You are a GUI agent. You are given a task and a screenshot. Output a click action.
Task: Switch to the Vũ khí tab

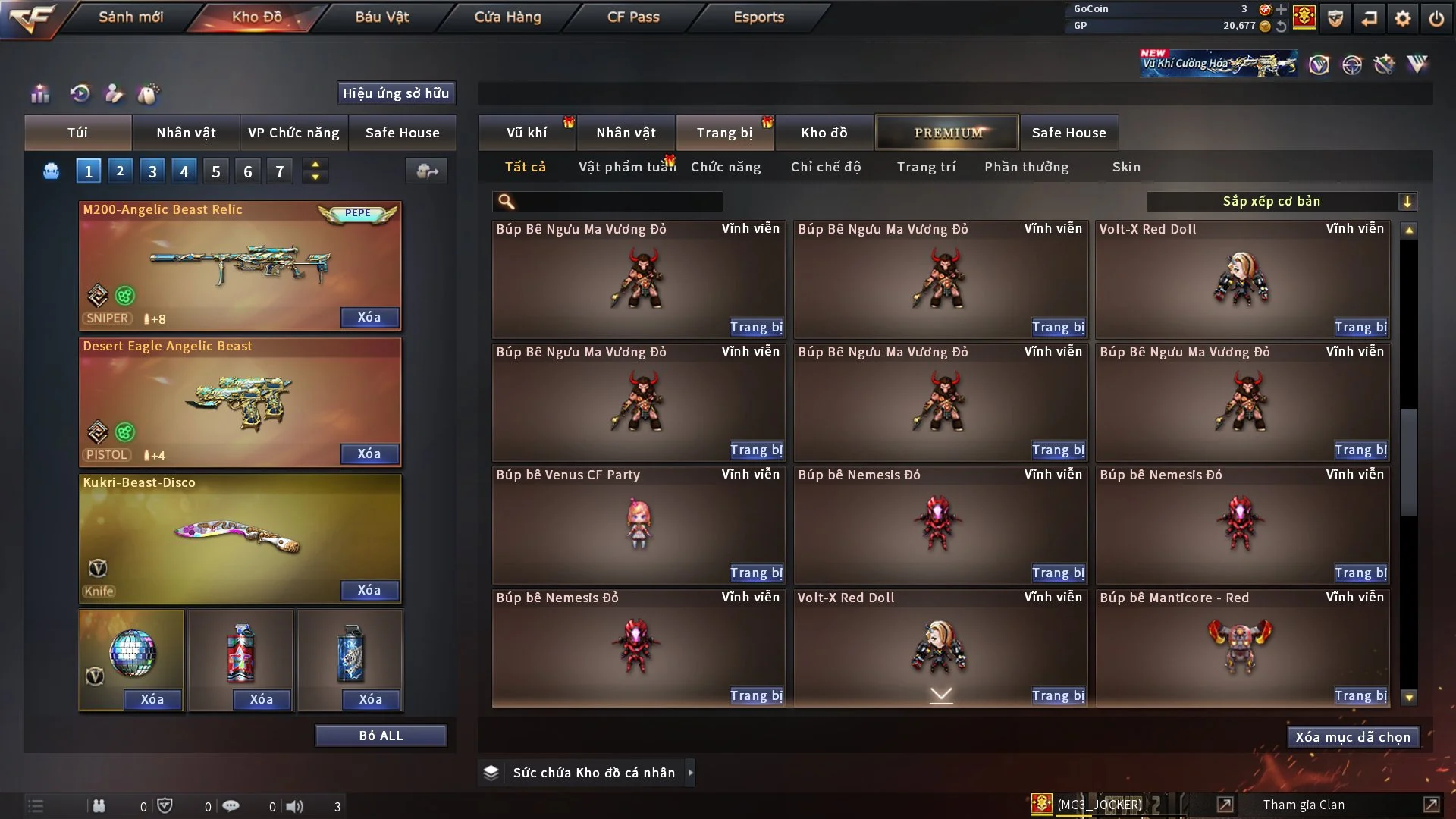tap(526, 133)
